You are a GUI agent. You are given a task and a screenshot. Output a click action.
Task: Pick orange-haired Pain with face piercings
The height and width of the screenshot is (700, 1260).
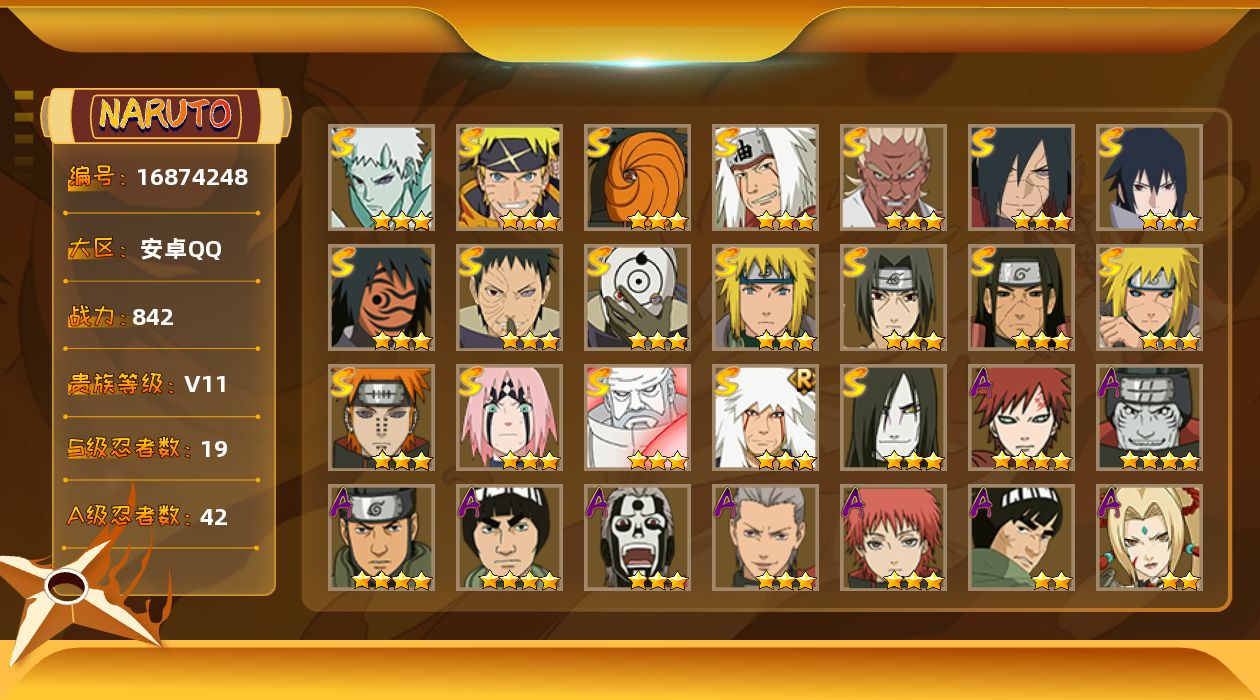(x=381, y=418)
